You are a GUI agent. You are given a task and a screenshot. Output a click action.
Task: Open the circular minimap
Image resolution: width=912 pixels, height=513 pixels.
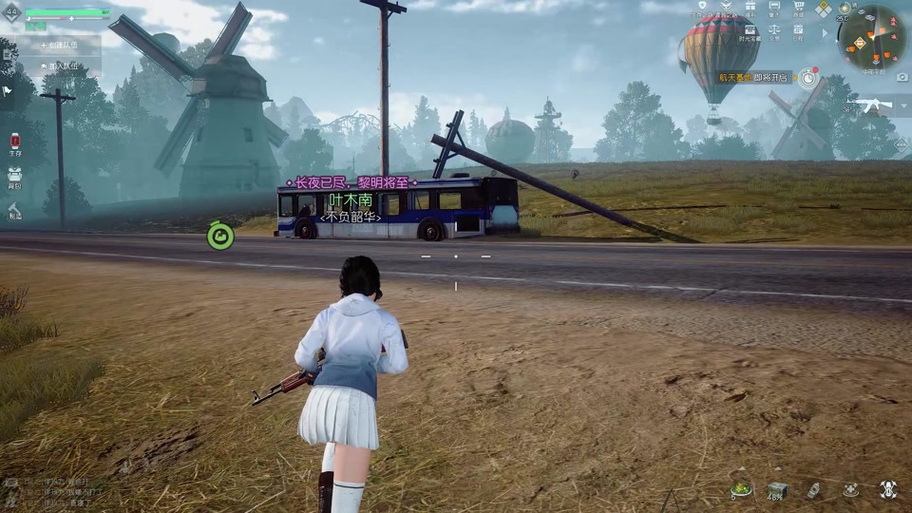click(871, 37)
